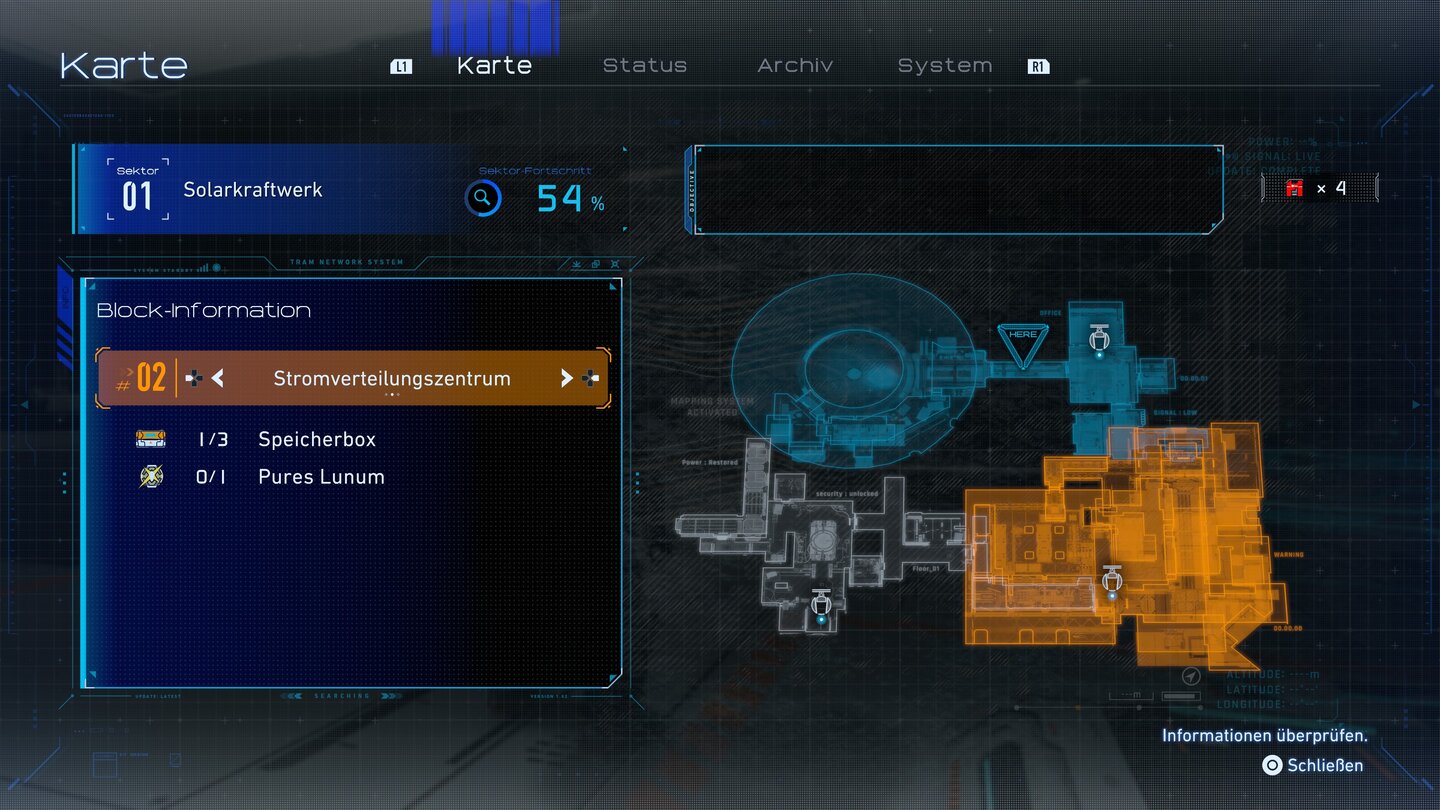The image size is (1440, 810).
Task: Select the circular blue map area
Action: pyautogui.click(x=850, y=370)
